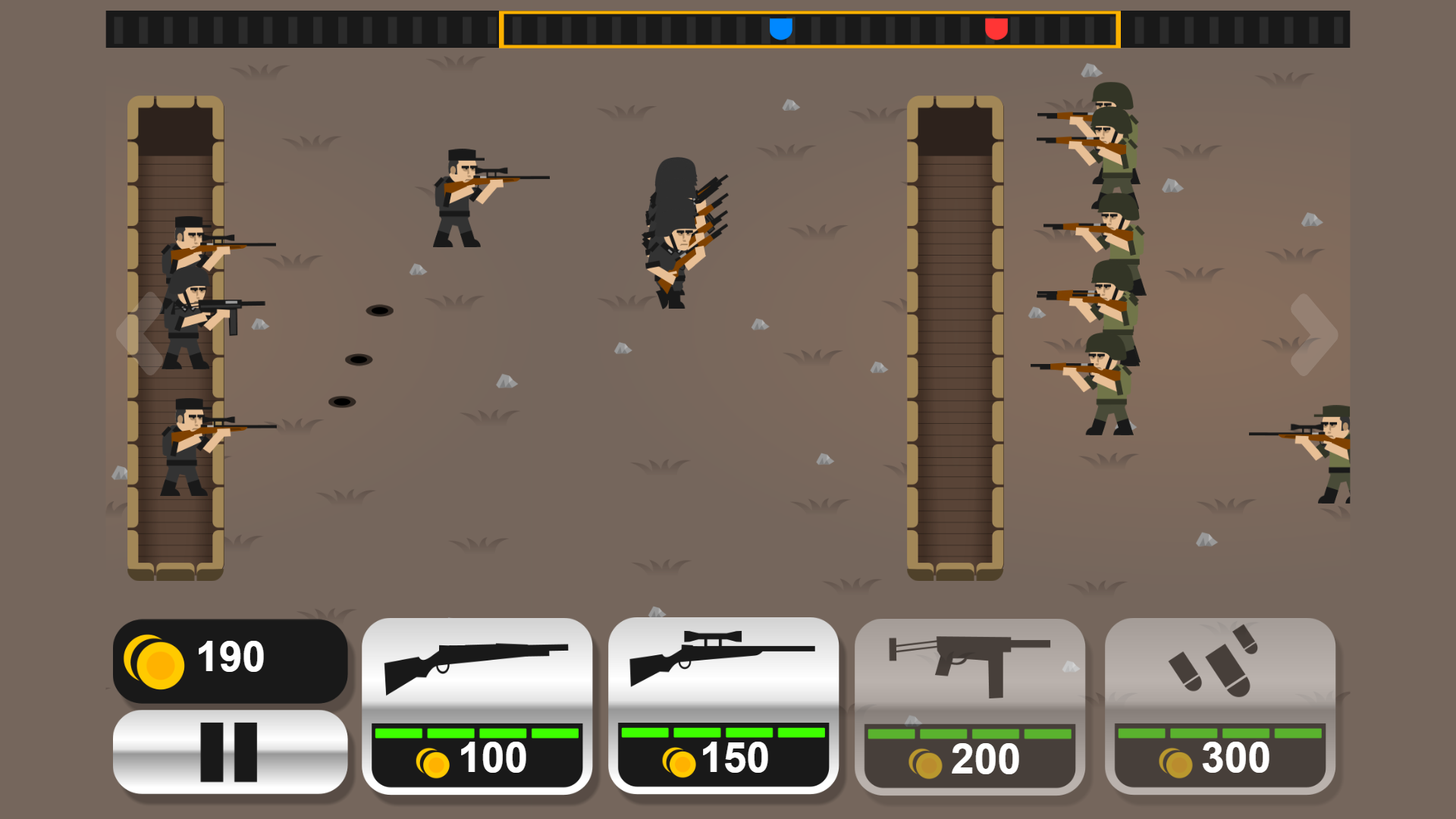This screenshot has width=1456, height=819.
Task: Select the blue flag marker on the minimap
Action: click(x=781, y=30)
